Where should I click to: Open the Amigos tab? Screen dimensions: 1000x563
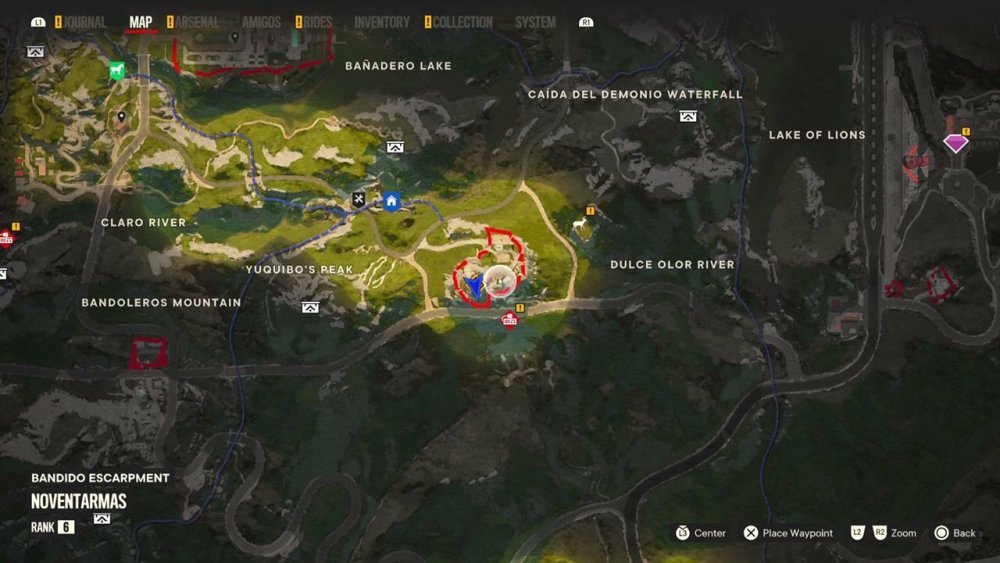click(261, 22)
